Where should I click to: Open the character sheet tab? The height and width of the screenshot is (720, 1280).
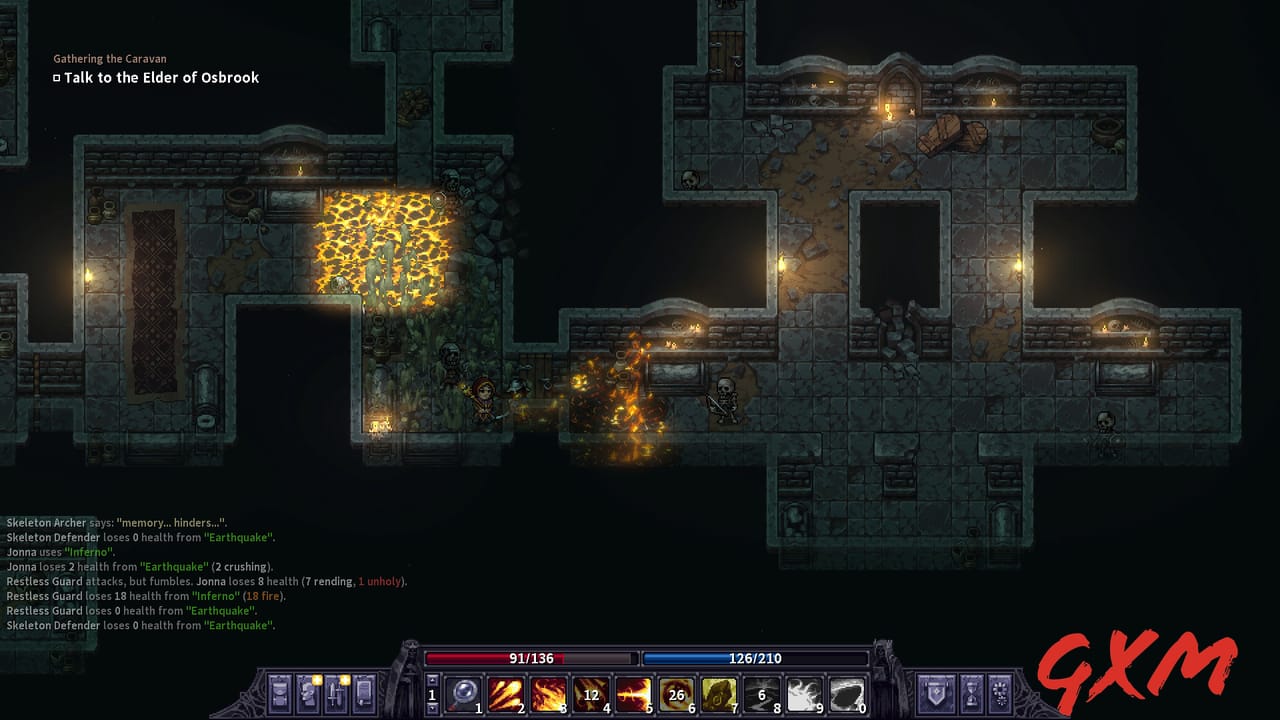(x=307, y=694)
